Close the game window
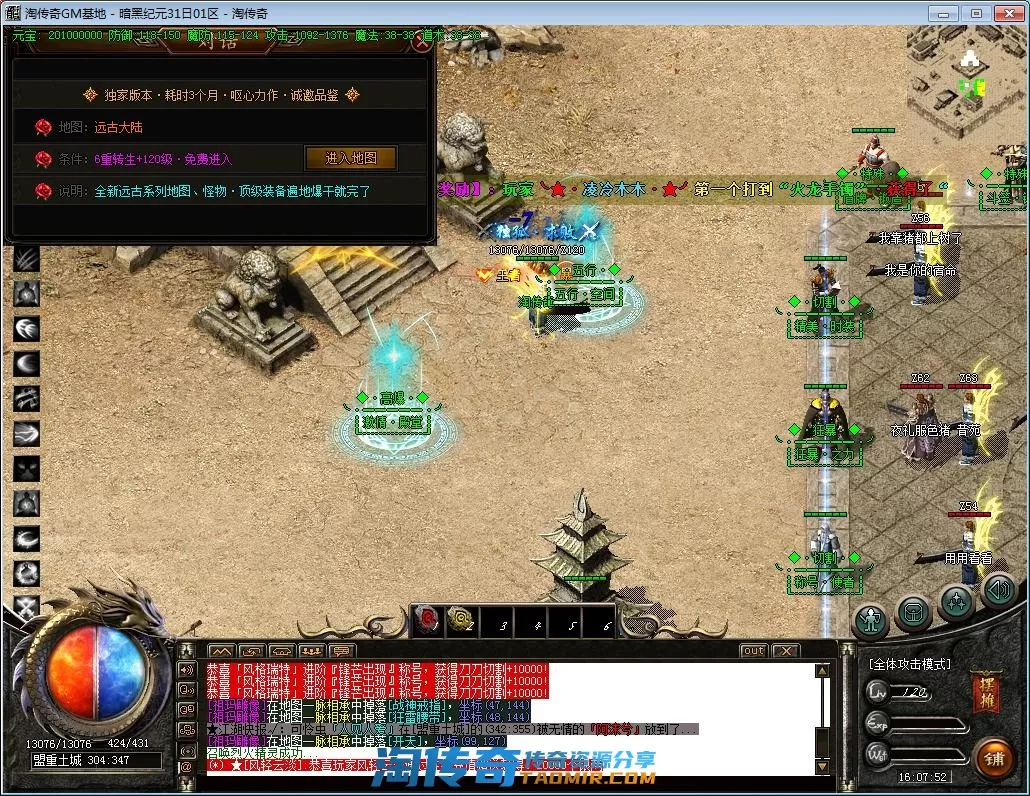Image resolution: width=1030 pixels, height=796 pixels. 1008,13
